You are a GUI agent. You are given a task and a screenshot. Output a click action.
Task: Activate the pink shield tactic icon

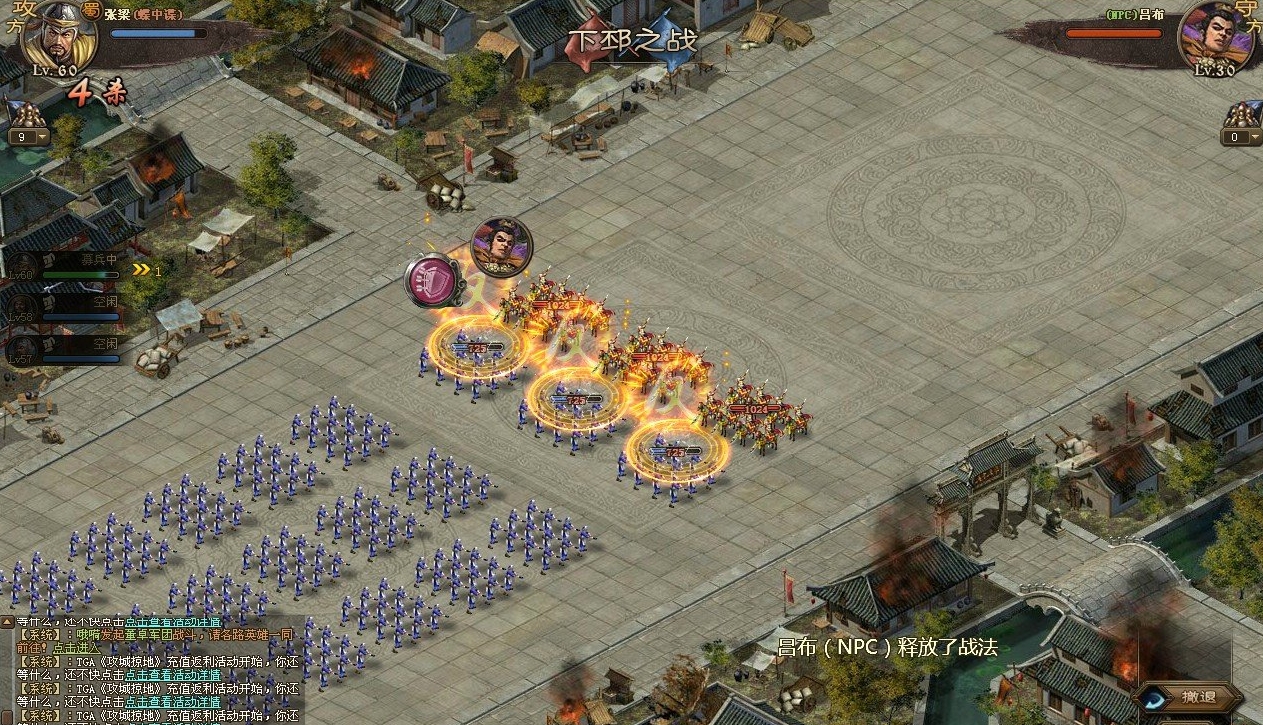pos(432,281)
